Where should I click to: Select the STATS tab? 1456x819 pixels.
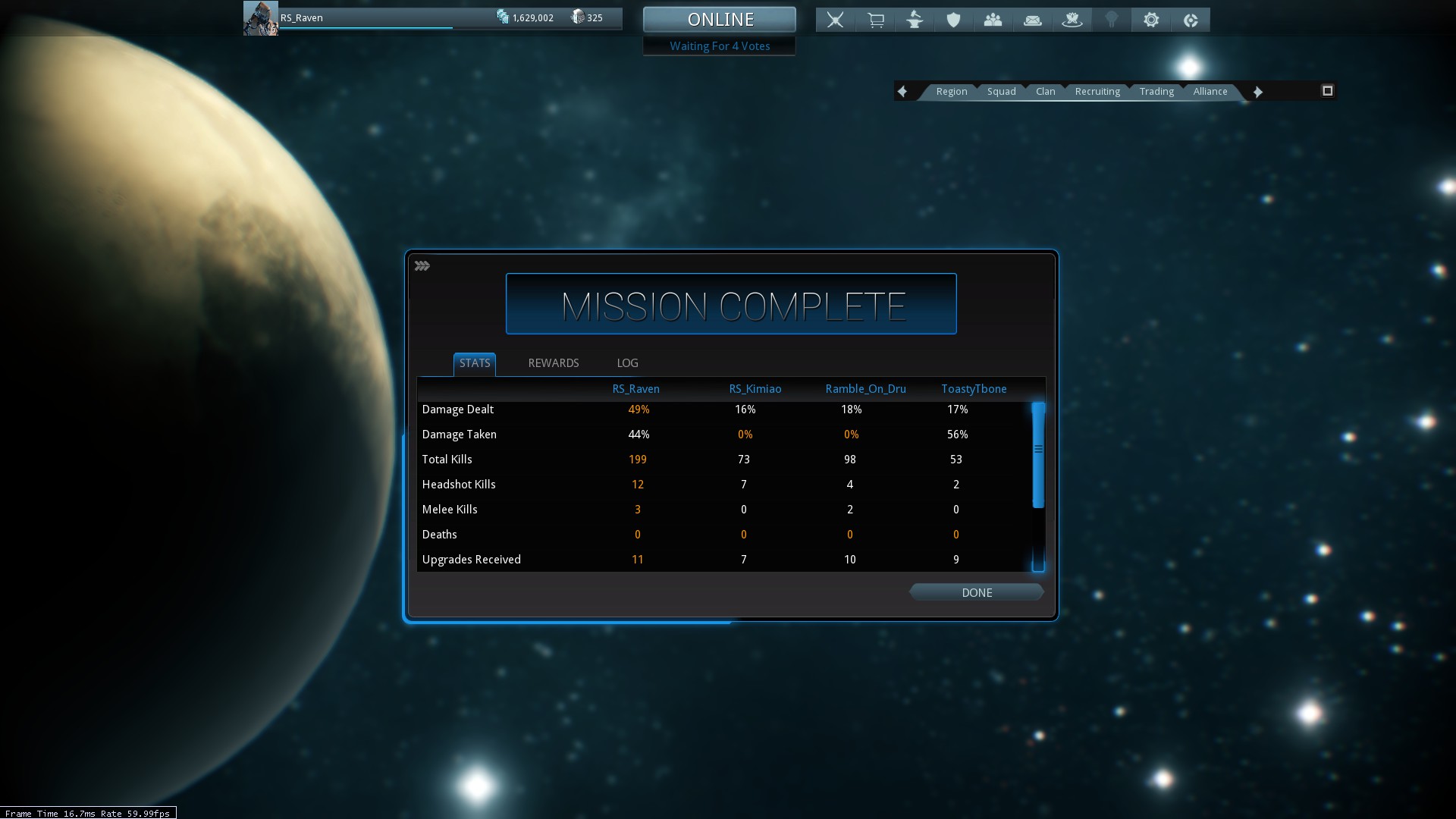tap(475, 363)
